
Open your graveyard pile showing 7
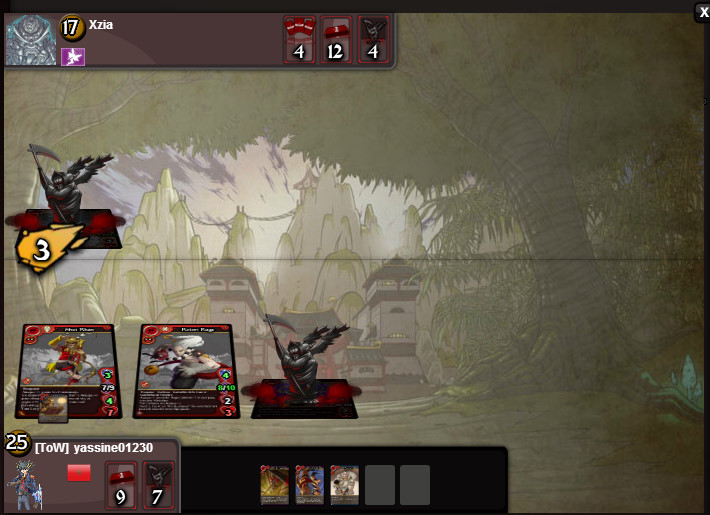159,484
